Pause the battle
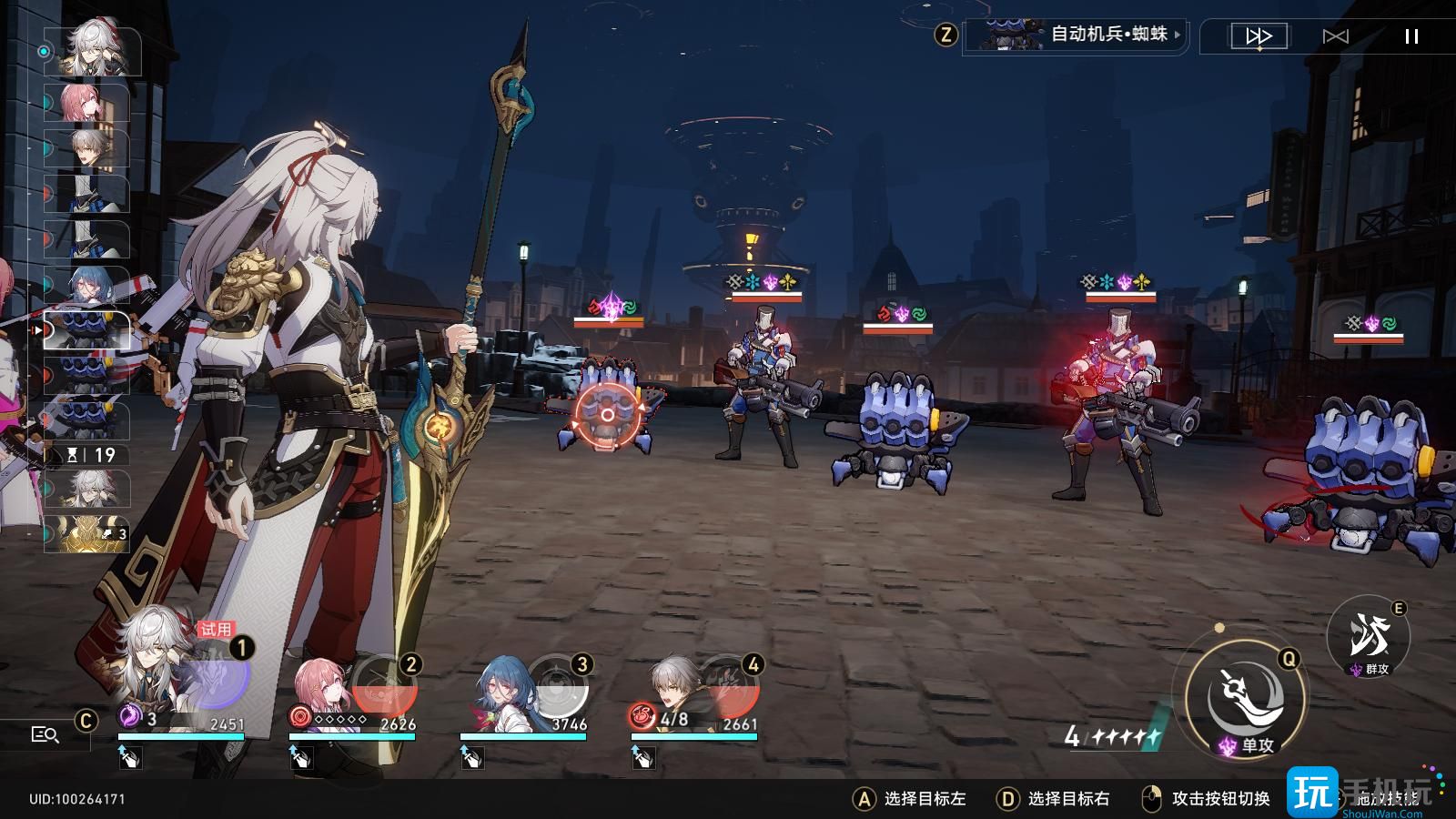The height and width of the screenshot is (819, 1456). pyautogui.click(x=1411, y=36)
